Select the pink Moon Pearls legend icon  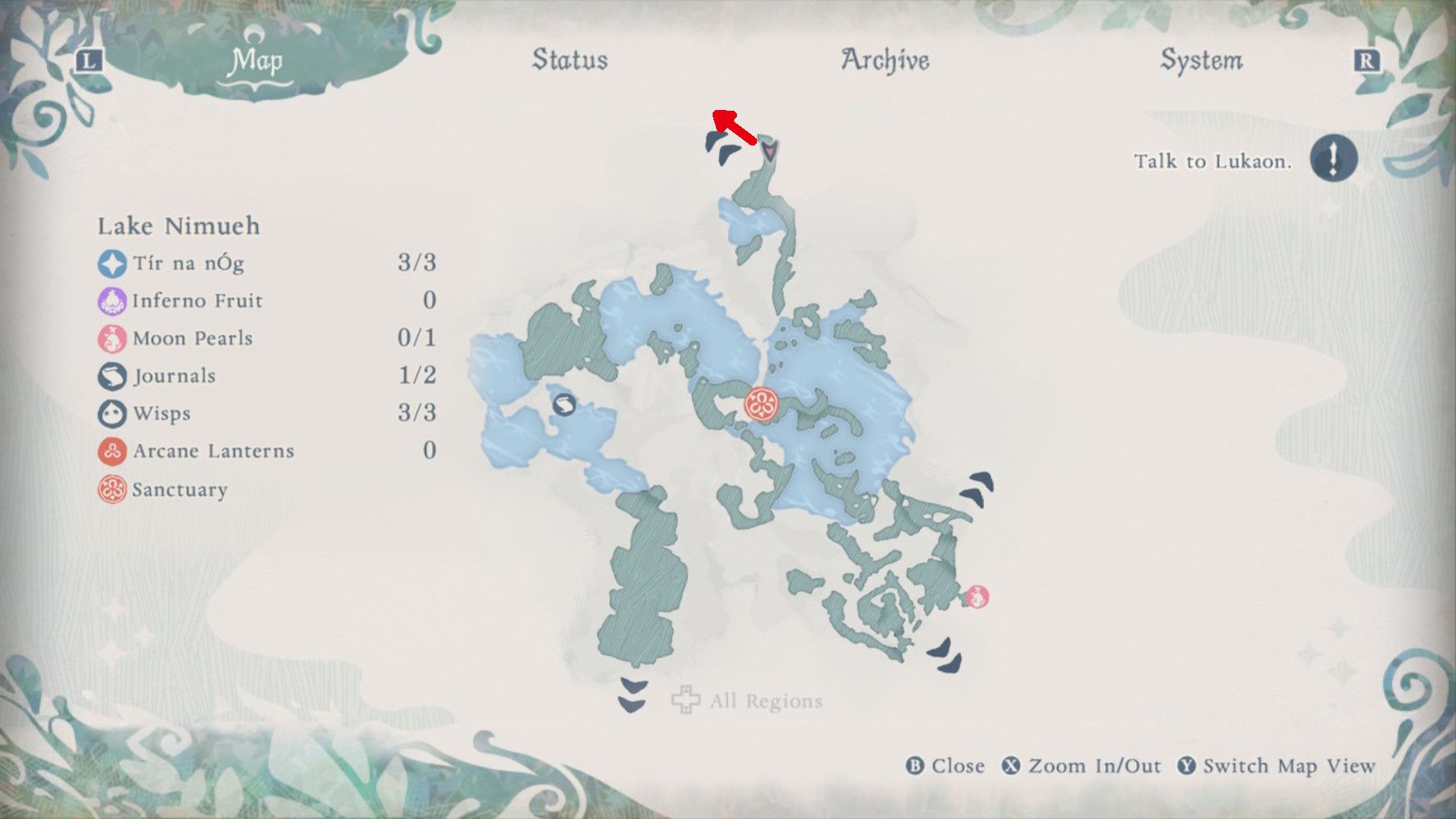(111, 338)
